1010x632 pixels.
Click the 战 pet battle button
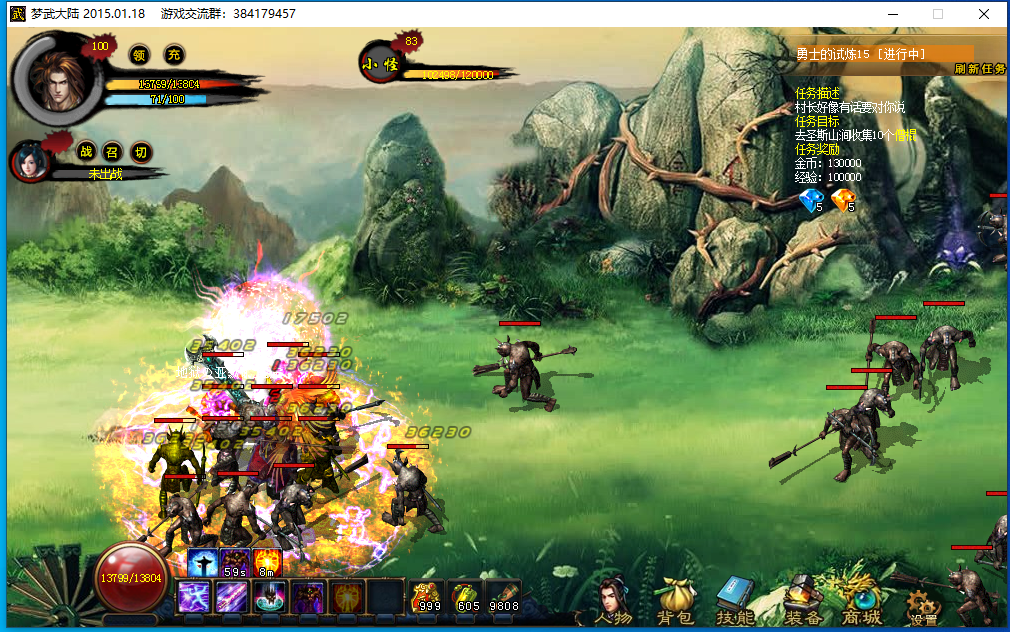[x=86, y=152]
